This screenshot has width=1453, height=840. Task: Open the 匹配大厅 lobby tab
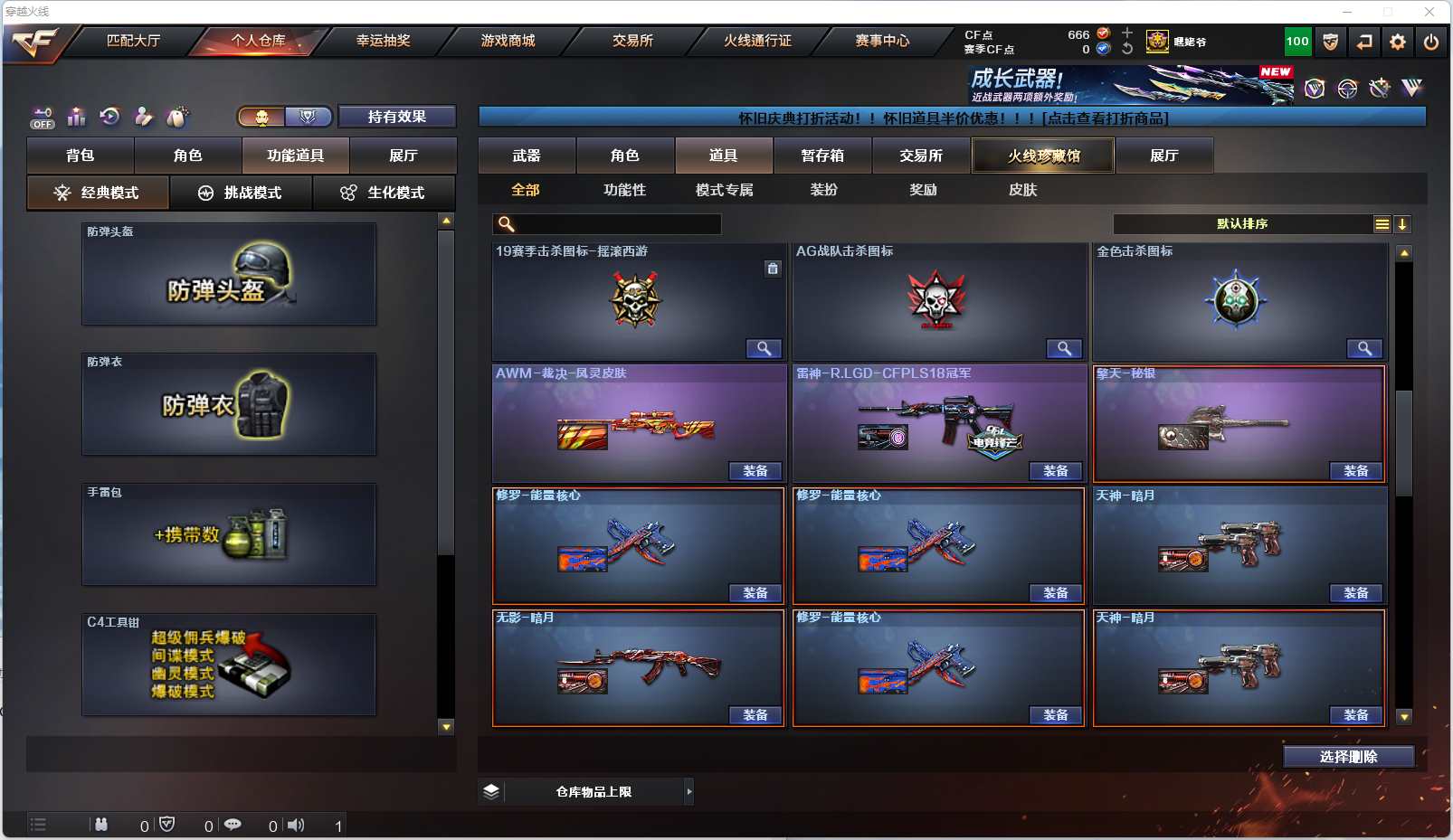point(133,41)
